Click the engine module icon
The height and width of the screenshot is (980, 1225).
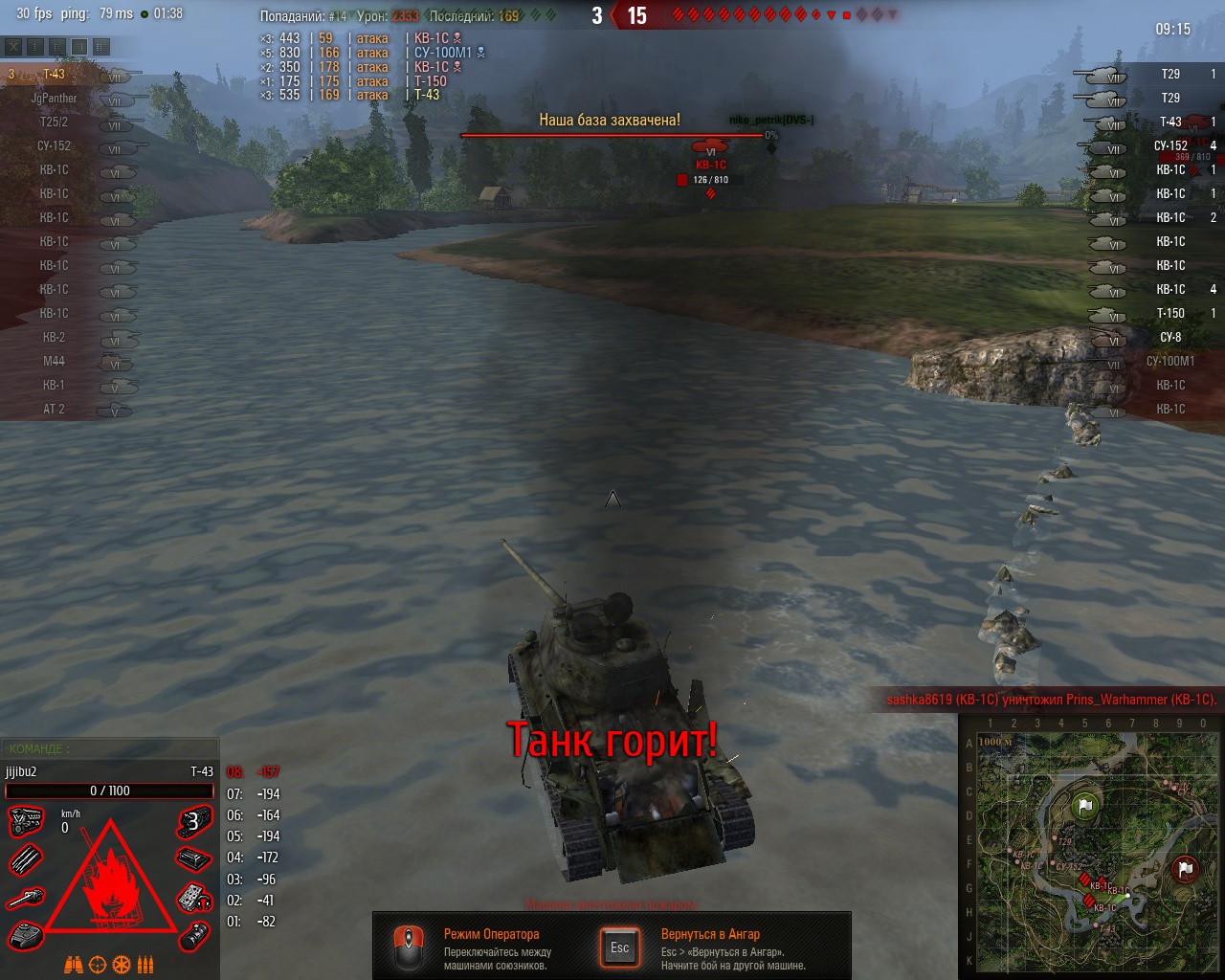[26, 820]
